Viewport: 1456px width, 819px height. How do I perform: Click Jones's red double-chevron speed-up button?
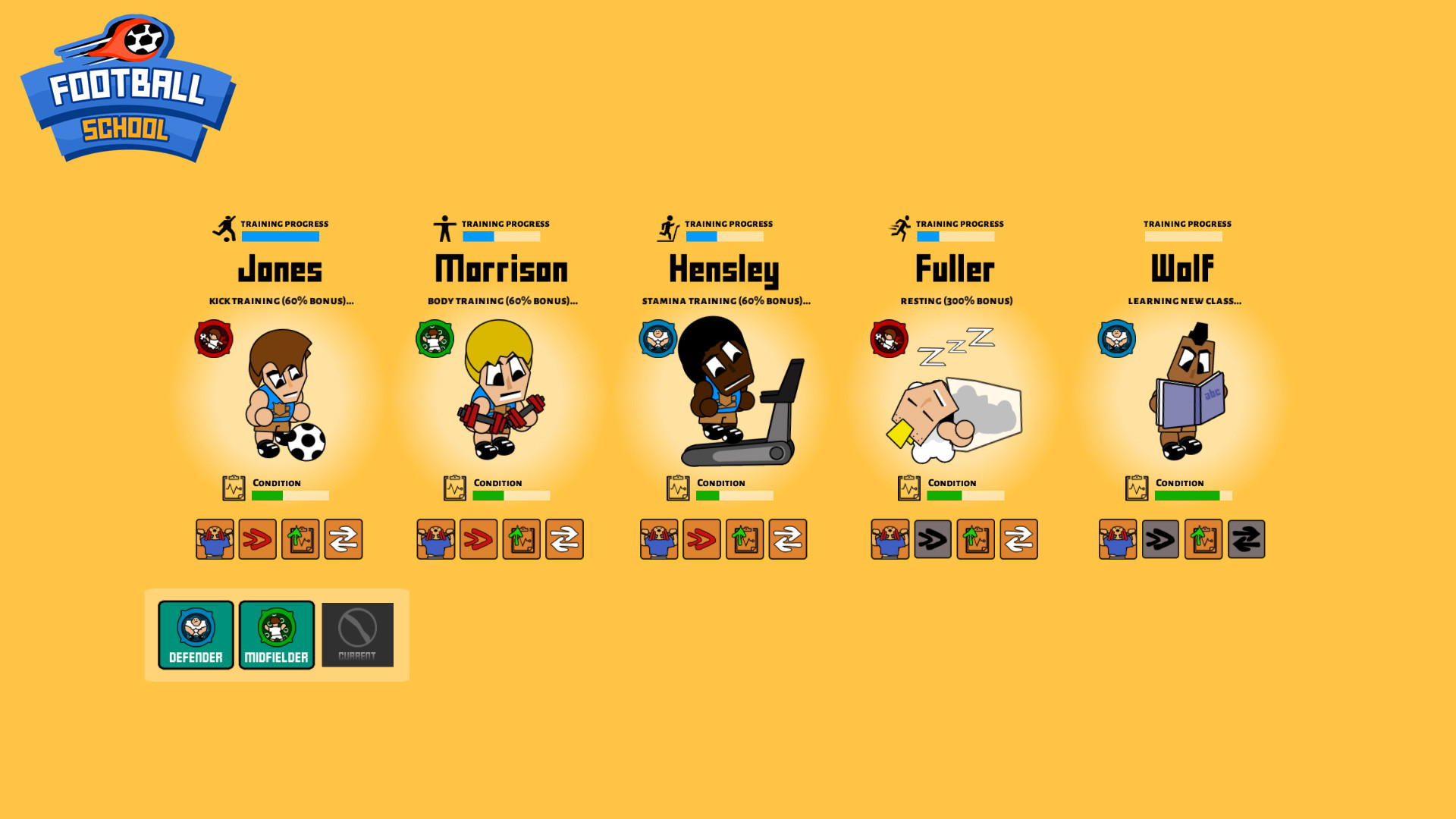(x=258, y=539)
